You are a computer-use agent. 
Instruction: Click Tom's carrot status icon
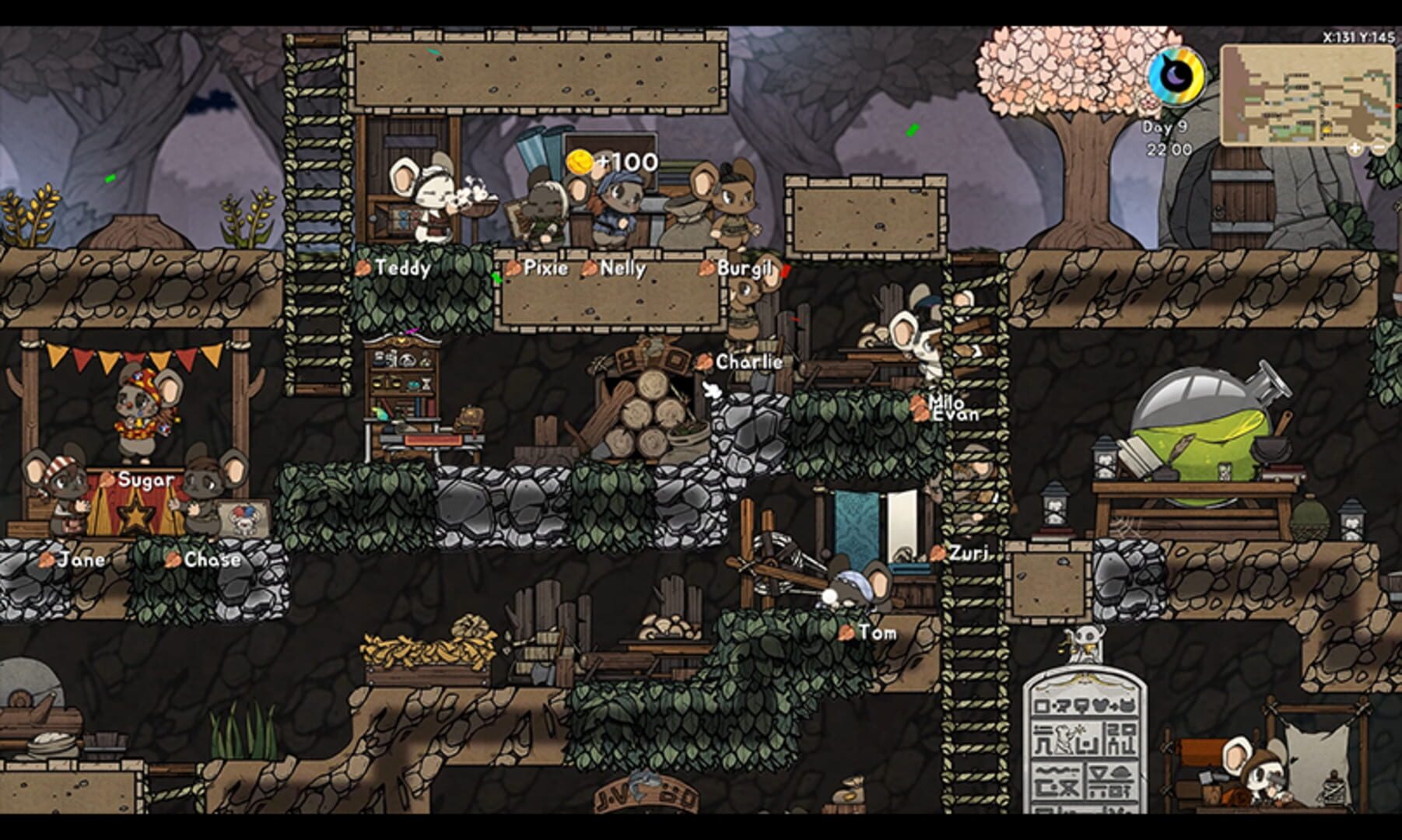pyautogui.click(x=847, y=633)
